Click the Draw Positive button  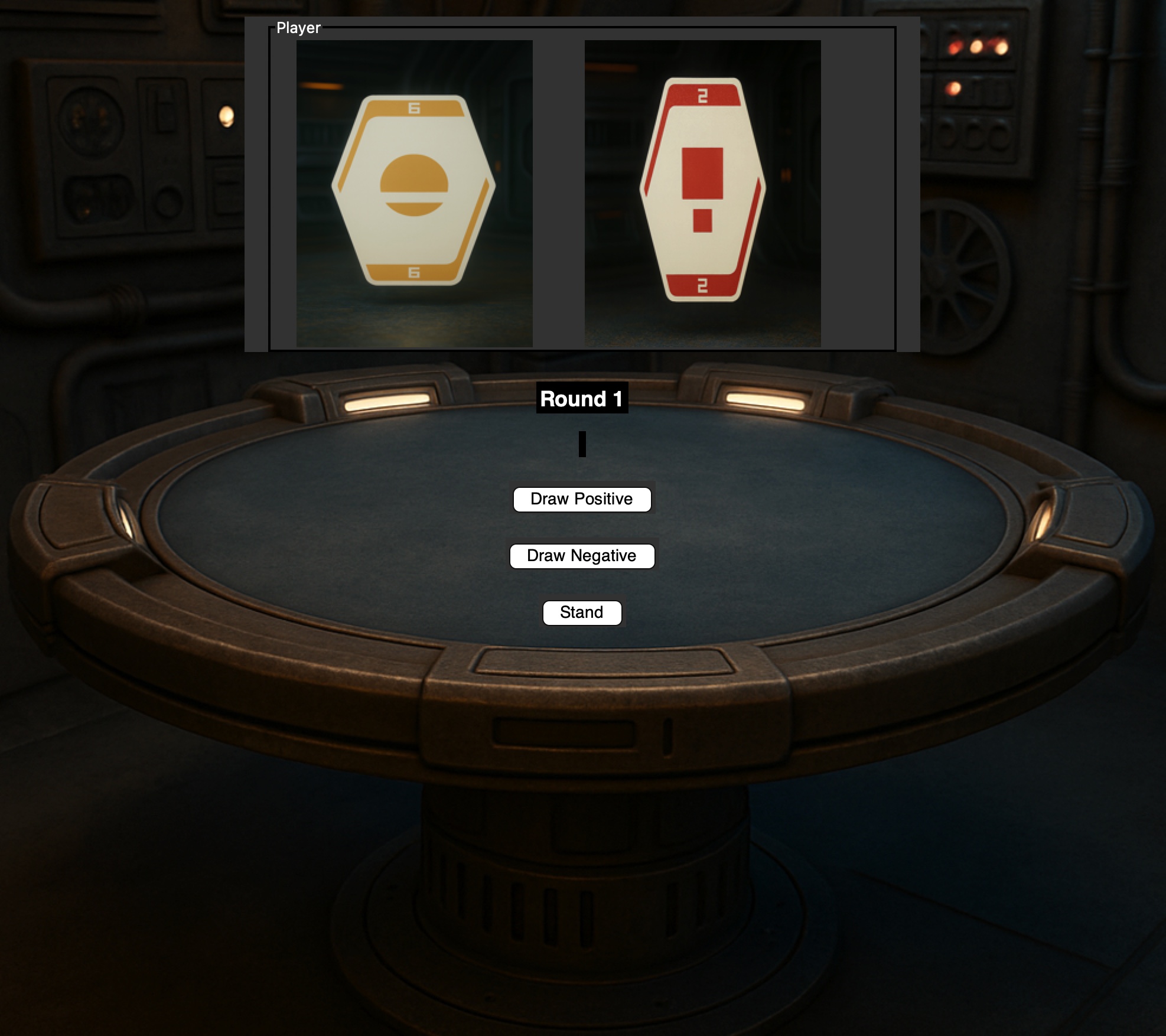pos(582,499)
